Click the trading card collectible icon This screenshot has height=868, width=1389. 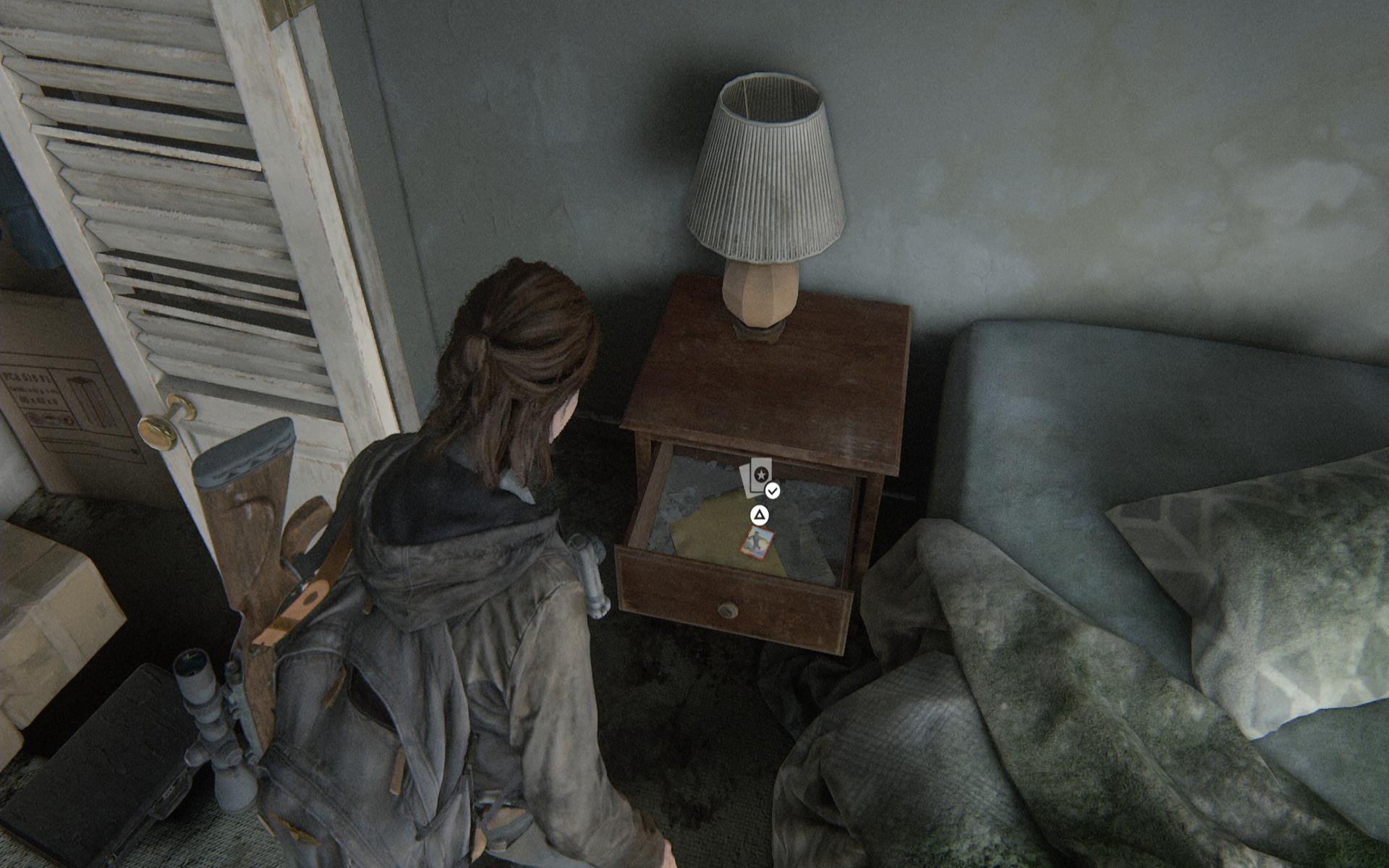pyautogui.click(x=759, y=477)
